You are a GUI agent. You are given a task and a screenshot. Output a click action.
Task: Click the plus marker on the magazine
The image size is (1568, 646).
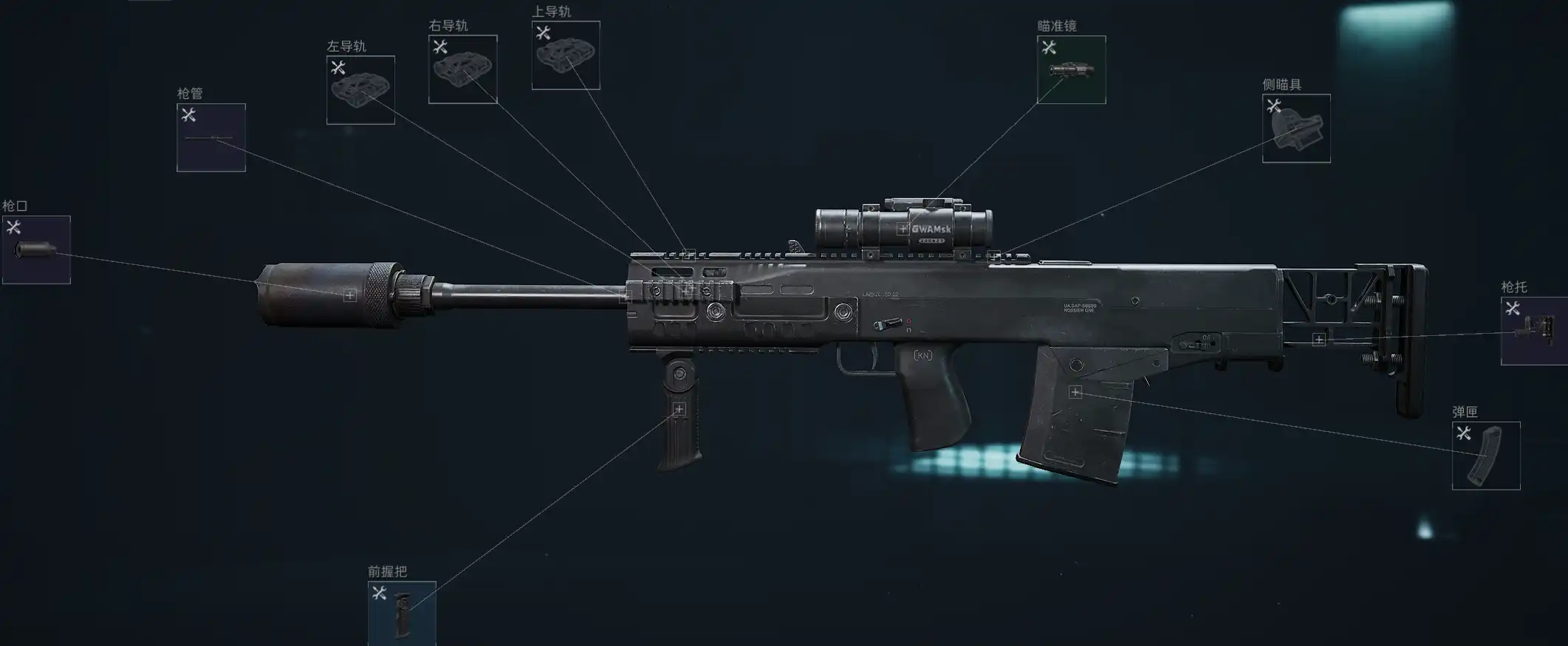coord(1075,392)
